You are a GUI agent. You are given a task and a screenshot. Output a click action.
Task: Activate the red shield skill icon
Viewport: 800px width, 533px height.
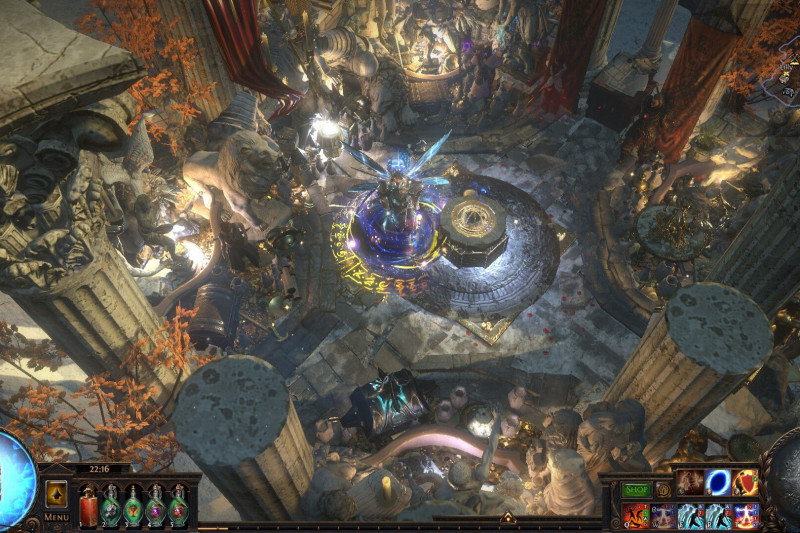[x=745, y=483]
